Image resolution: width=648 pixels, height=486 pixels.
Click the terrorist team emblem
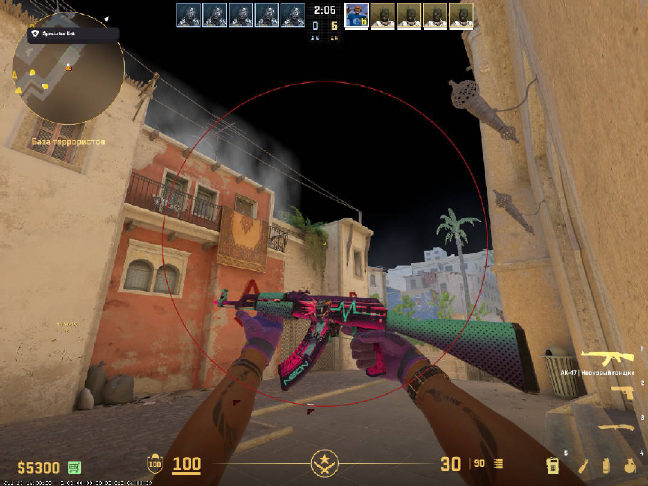[x=324, y=464]
